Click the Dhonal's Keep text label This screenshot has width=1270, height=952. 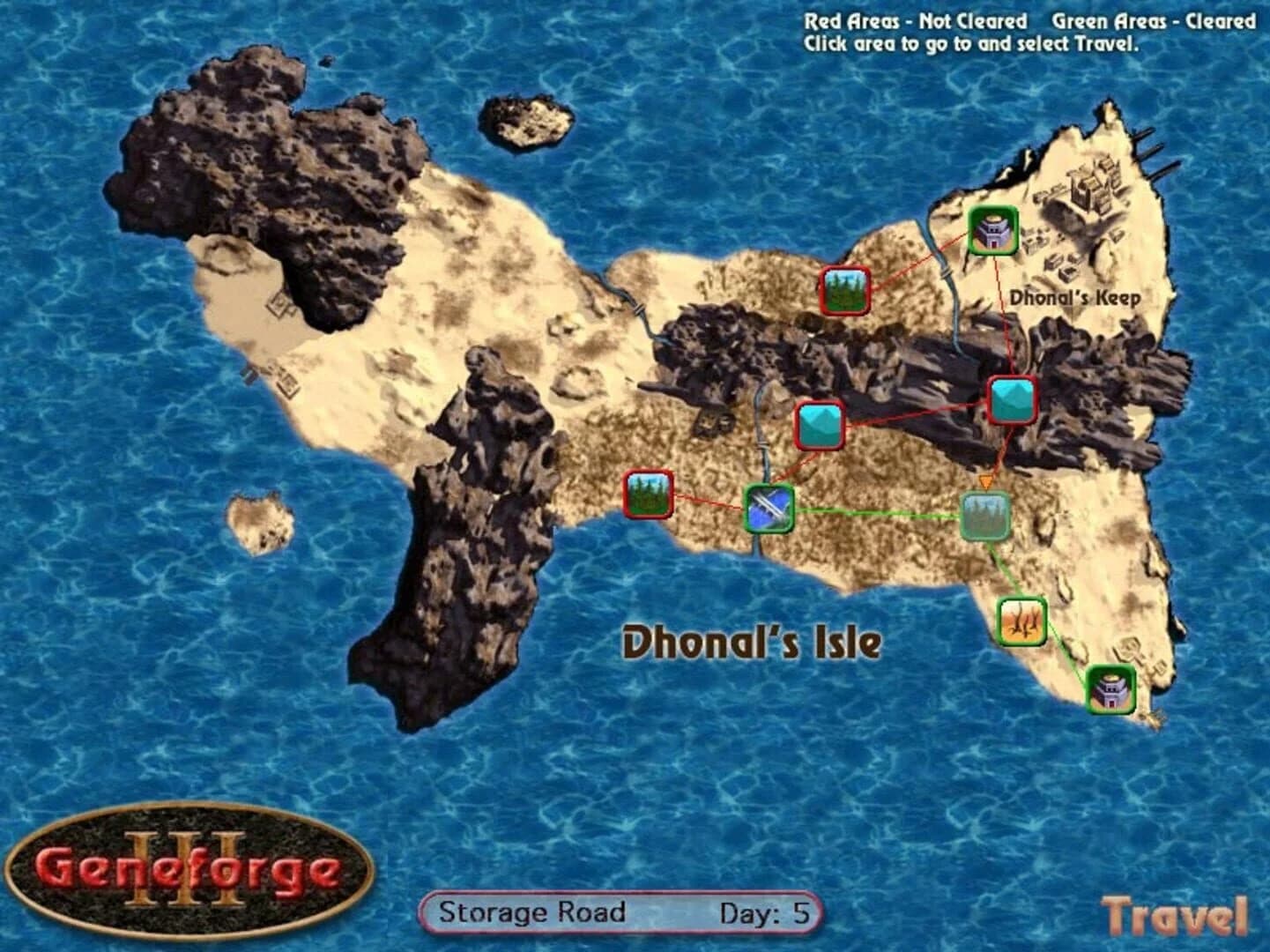(1077, 297)
